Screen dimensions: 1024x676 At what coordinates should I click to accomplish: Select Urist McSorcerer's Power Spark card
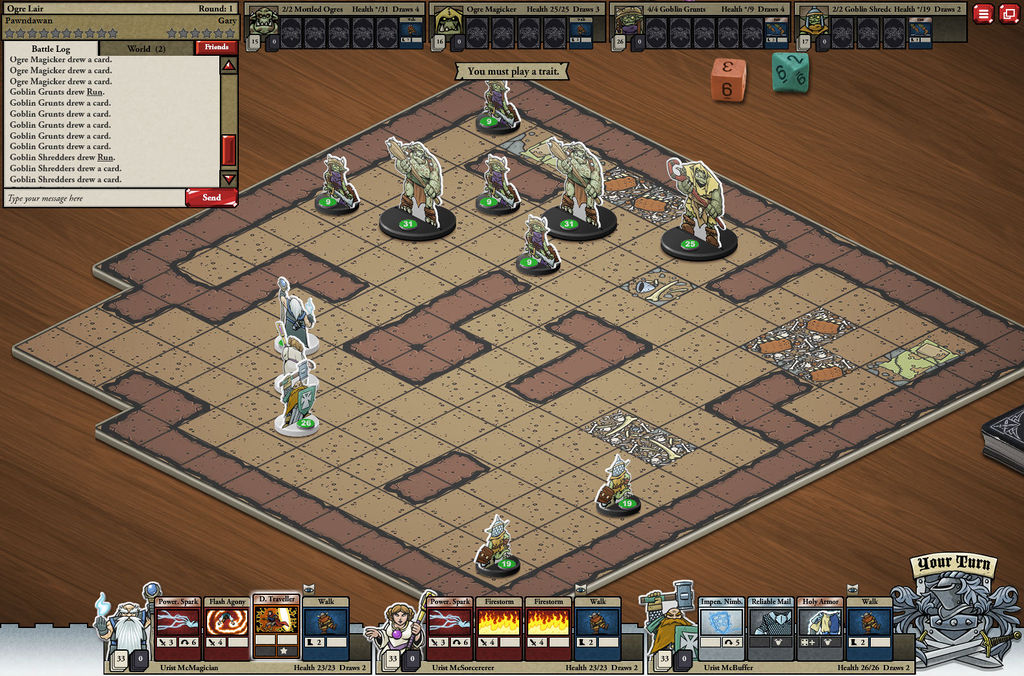coord(450,629)
